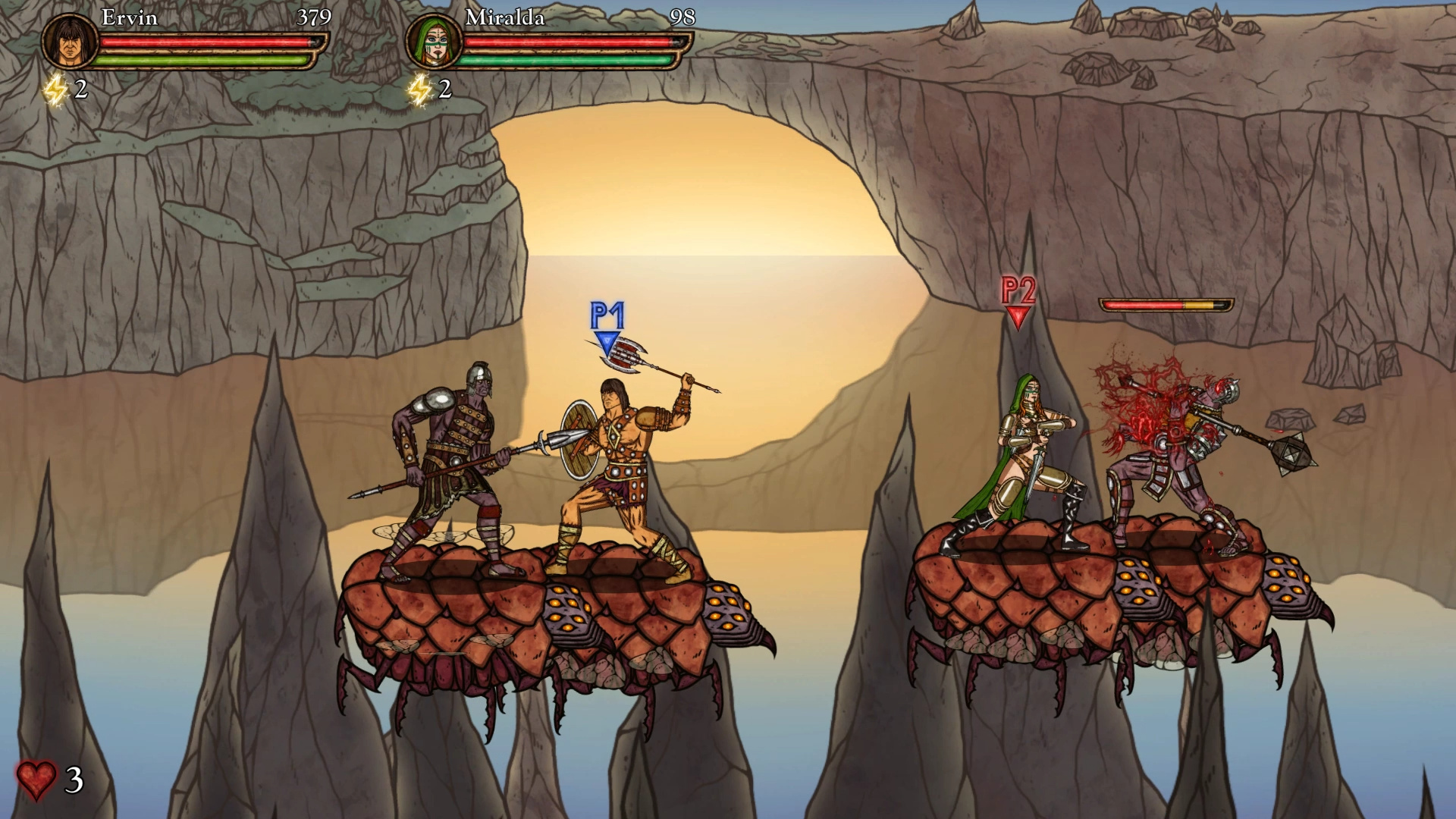The width and height of the screenshot is (1456, 819).
Task: Click the lightning bolt icon under Ervin
Action: 55,91
